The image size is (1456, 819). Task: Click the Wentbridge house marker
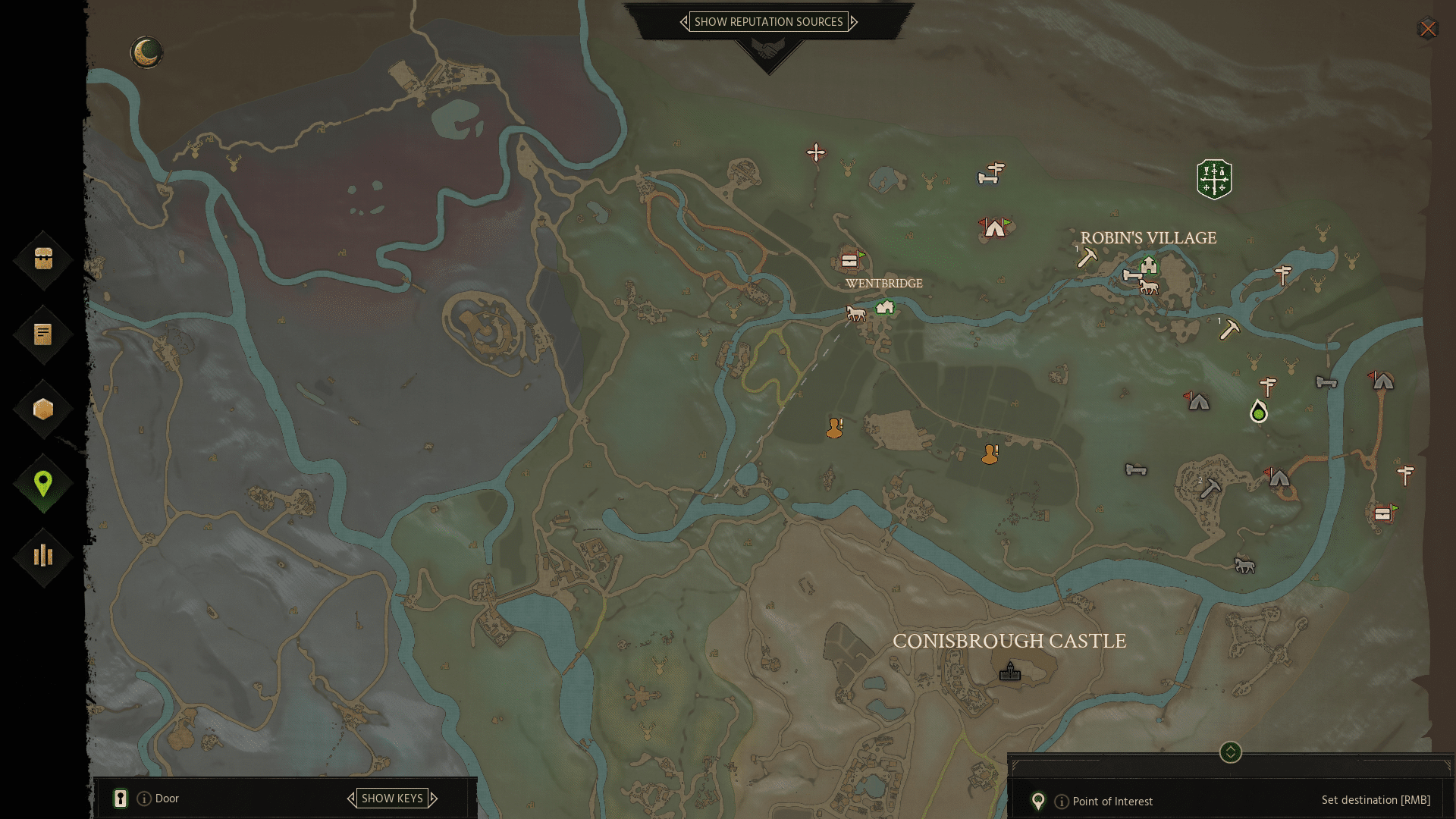[x=885, y=307]
